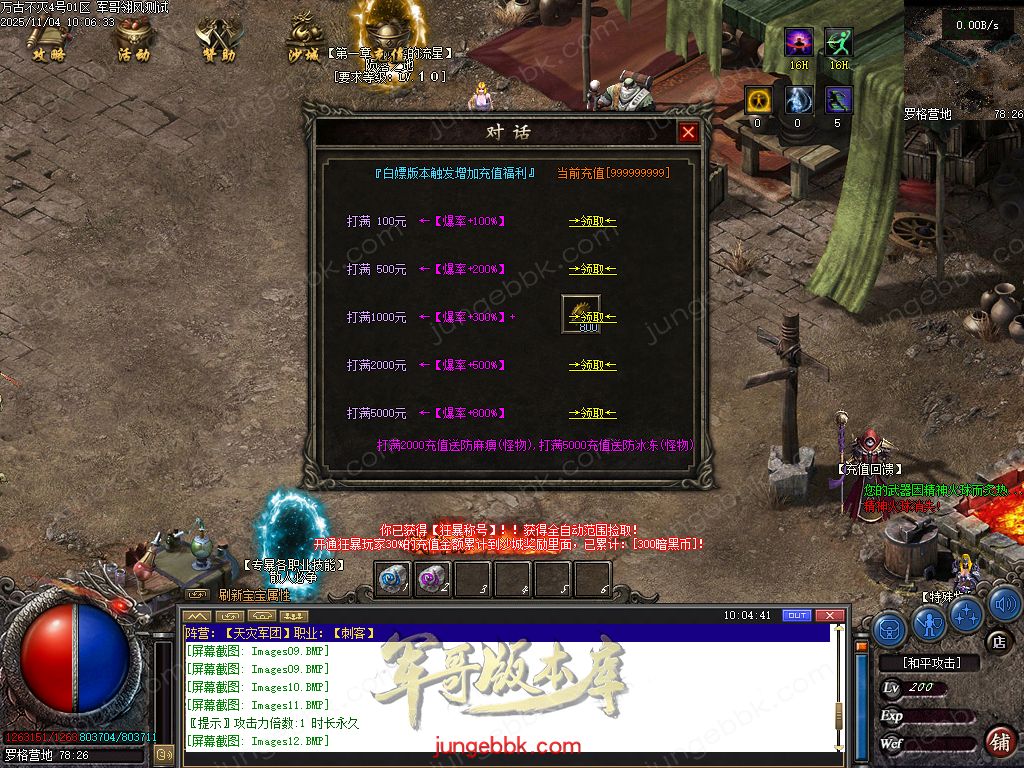Image resolution: width=1024 pixels, height=768 pixels.
Task: Click the OUT button on chat panel
Action: (796, 615)
